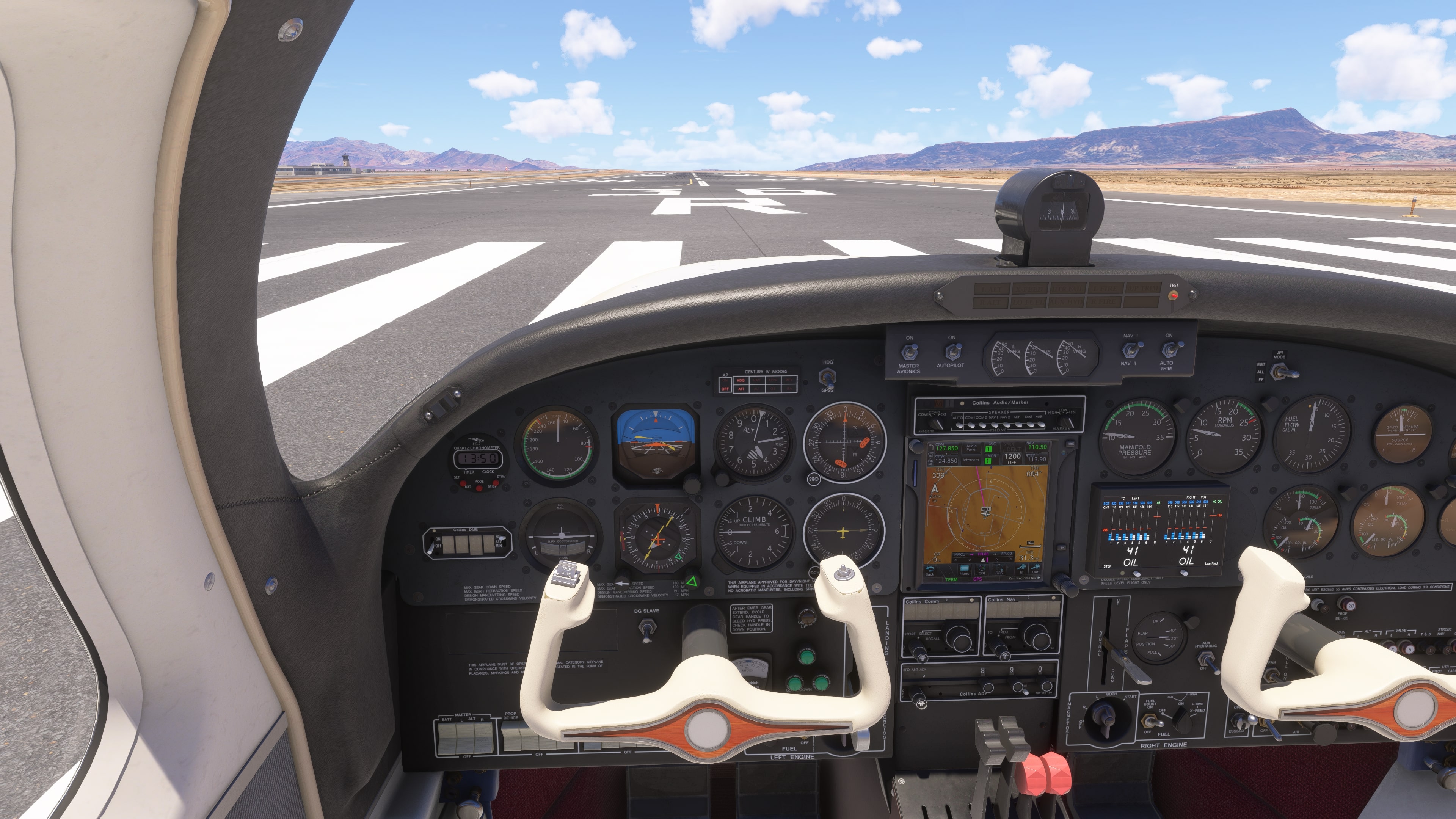Zoom the GPS map Out
The image size is (1456, 819).
[x=1035, y=569]
